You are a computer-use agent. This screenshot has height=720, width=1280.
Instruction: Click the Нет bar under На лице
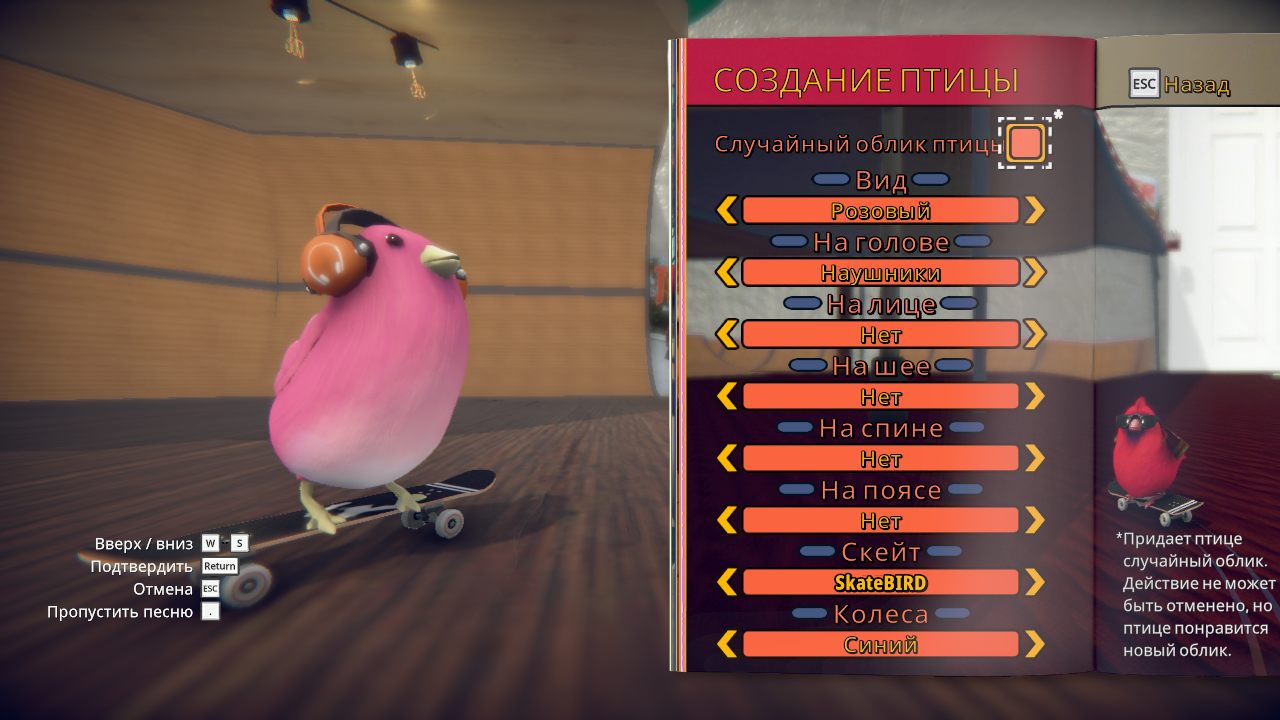point(880,334)
